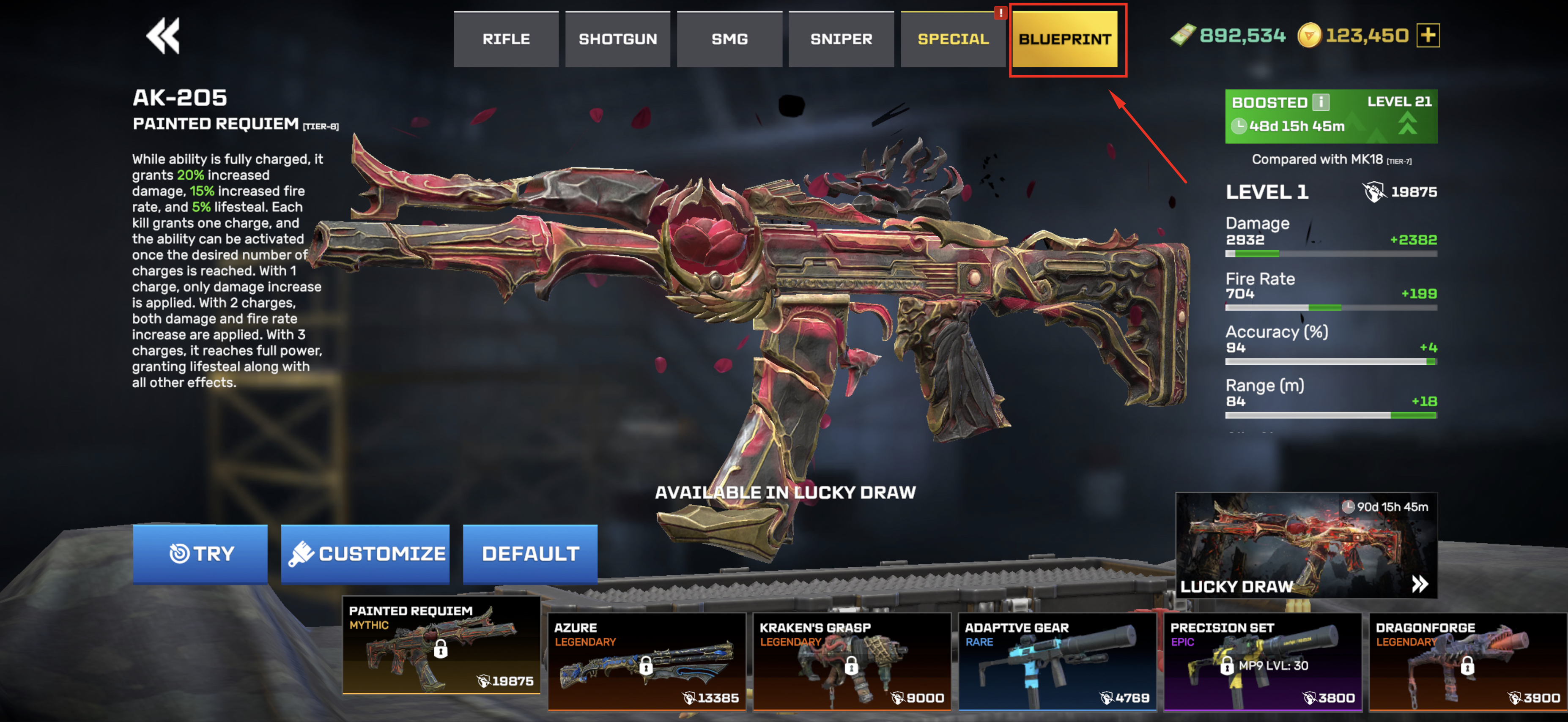The height and width of the screenshot is (722, 1568).
Task: Show the Sniper weapons tab
Action: pyautogui.click(x=841, y=39)
